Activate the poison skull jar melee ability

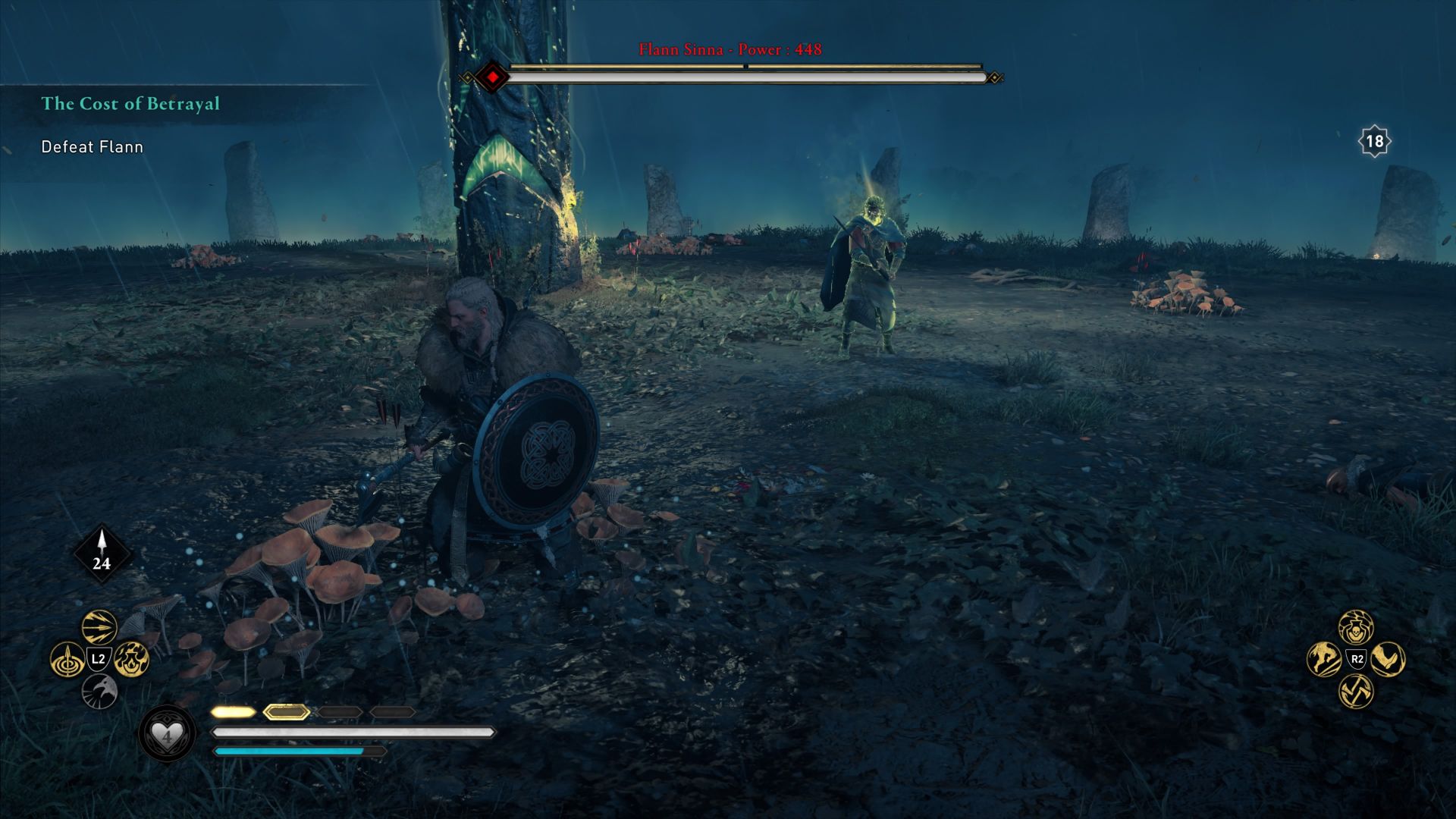click(x=1356, y=627)
